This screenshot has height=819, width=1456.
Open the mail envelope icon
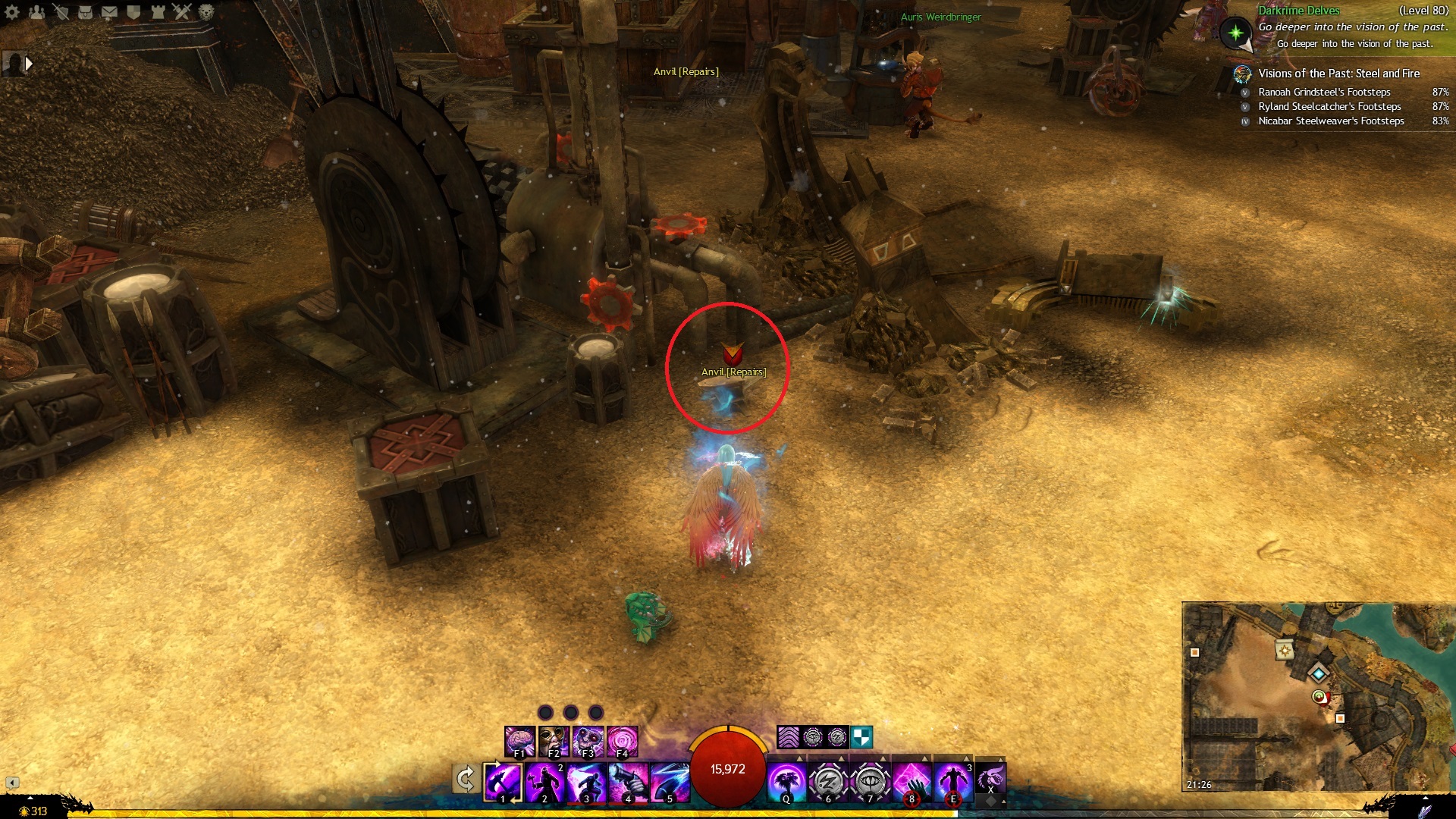coord(109,12)
